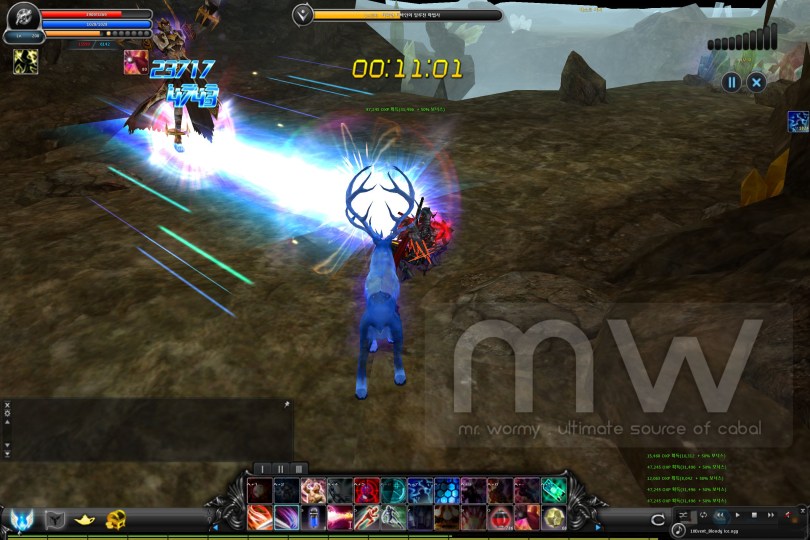Use the blue potion vial slot
The image size is (810, 540).
(314, 516)
